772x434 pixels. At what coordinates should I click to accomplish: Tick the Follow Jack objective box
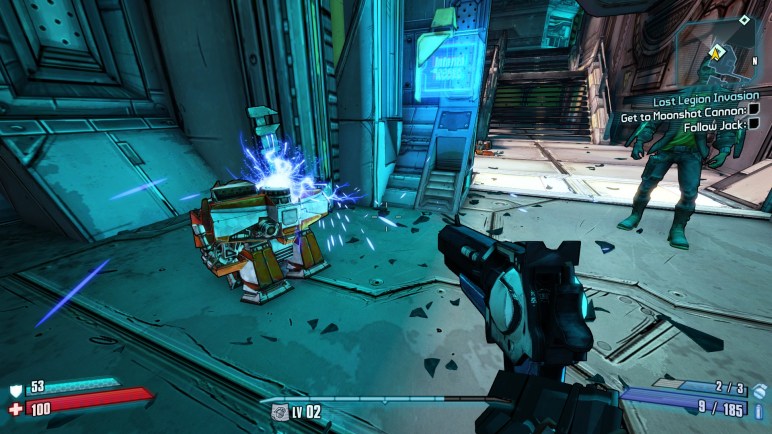753,124
